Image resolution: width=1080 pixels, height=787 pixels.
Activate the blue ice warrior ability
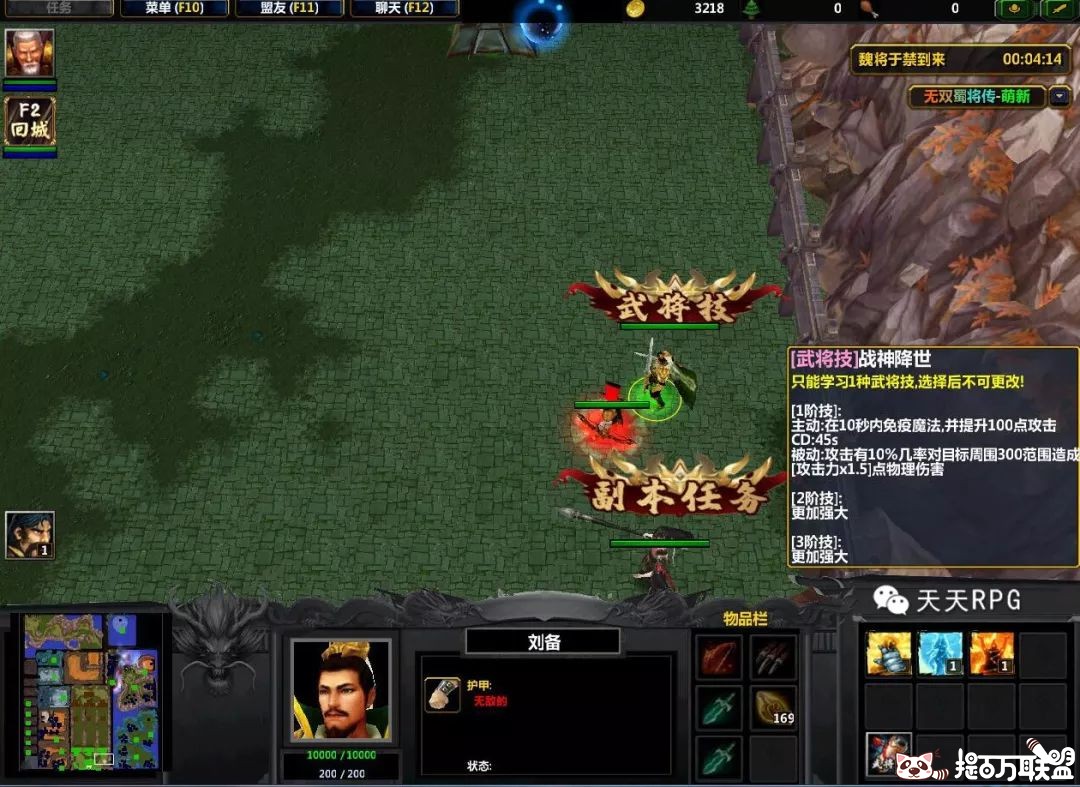click(x=941, y=653)
